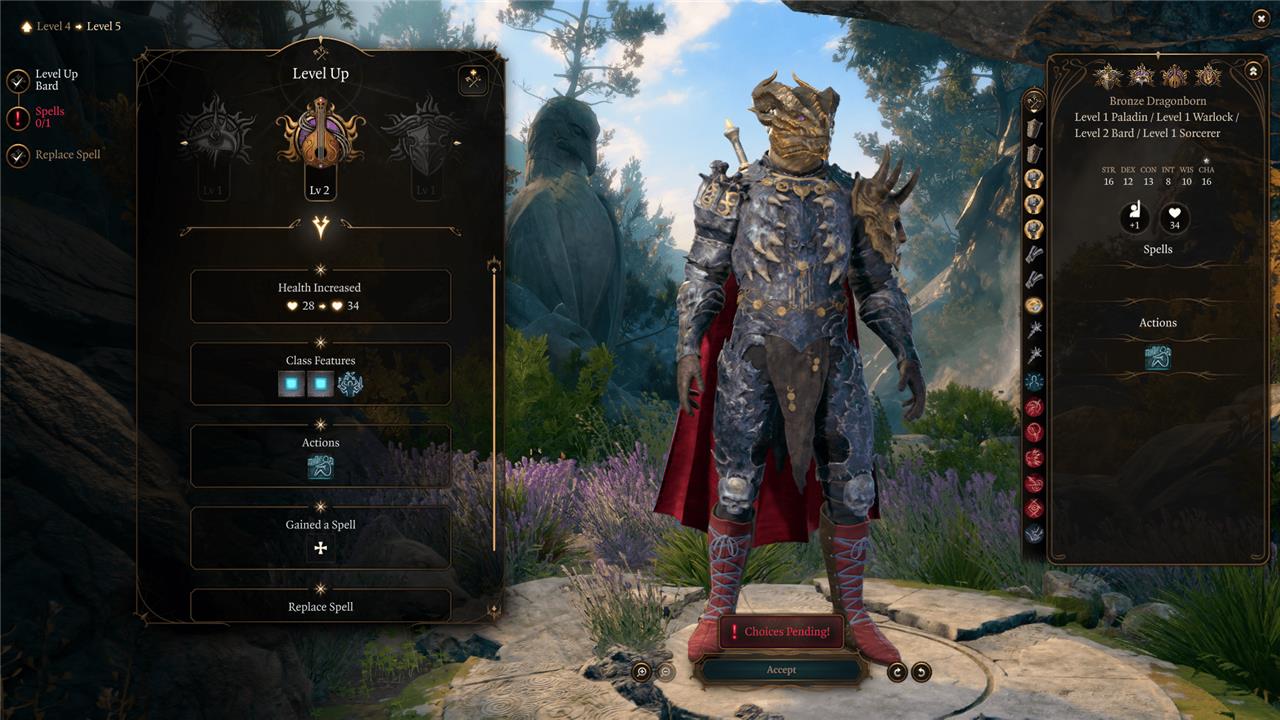The width and height of the screenshot is (1280, 720).
Task: Inspect the Actions icon in summary panel
Action: click(1157, 357)
